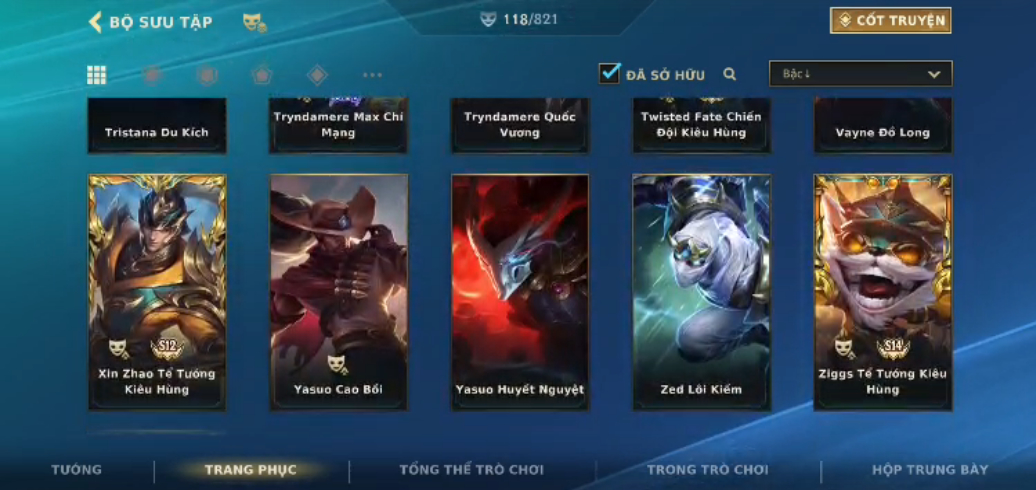The width and height of the screenshot is (1036, 490).
Task: Select the Zed Lôi Kiếm skin
Action: [701, 292]
